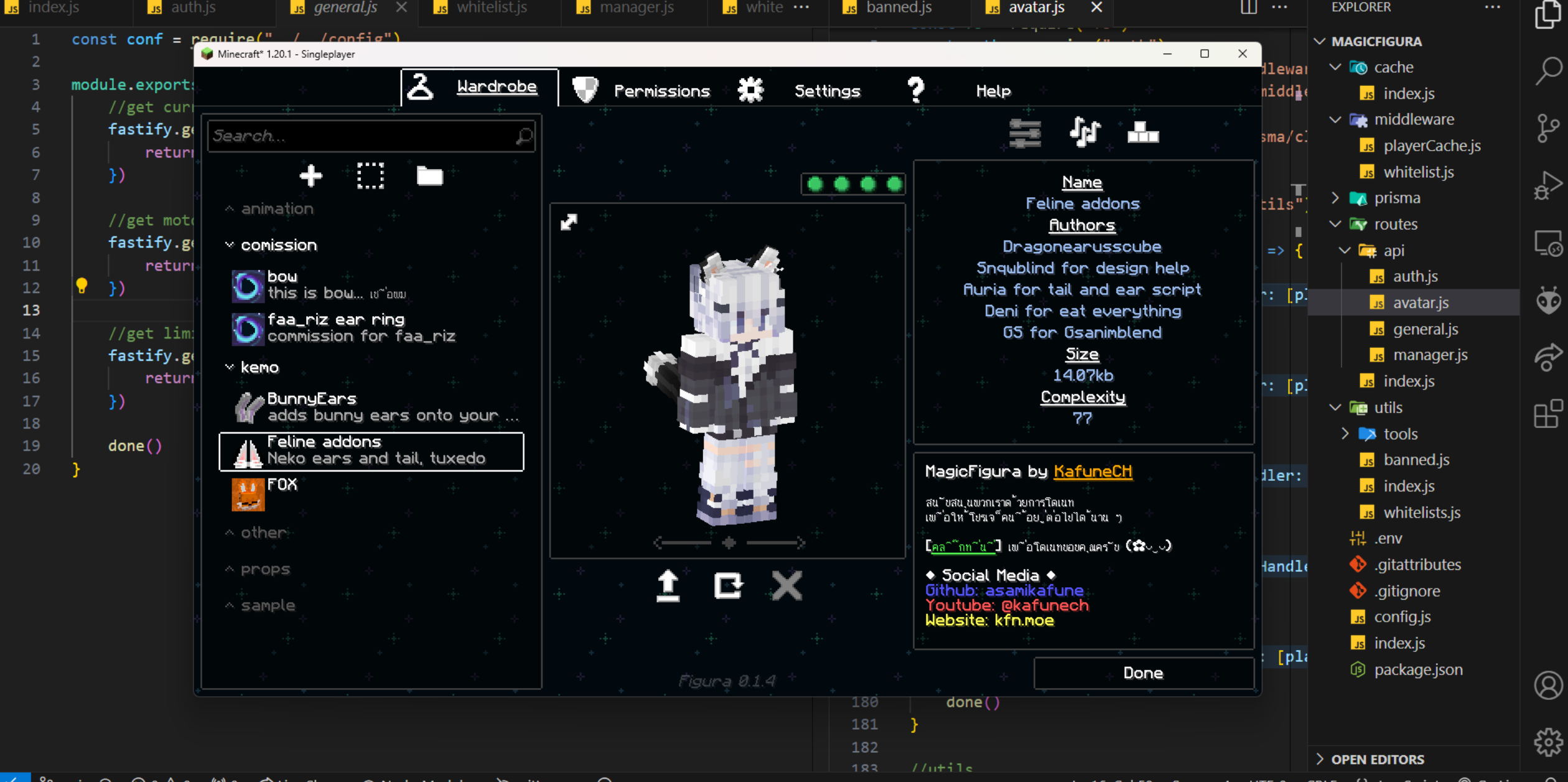
Task: Click the avatar search field
Action: 371,136
